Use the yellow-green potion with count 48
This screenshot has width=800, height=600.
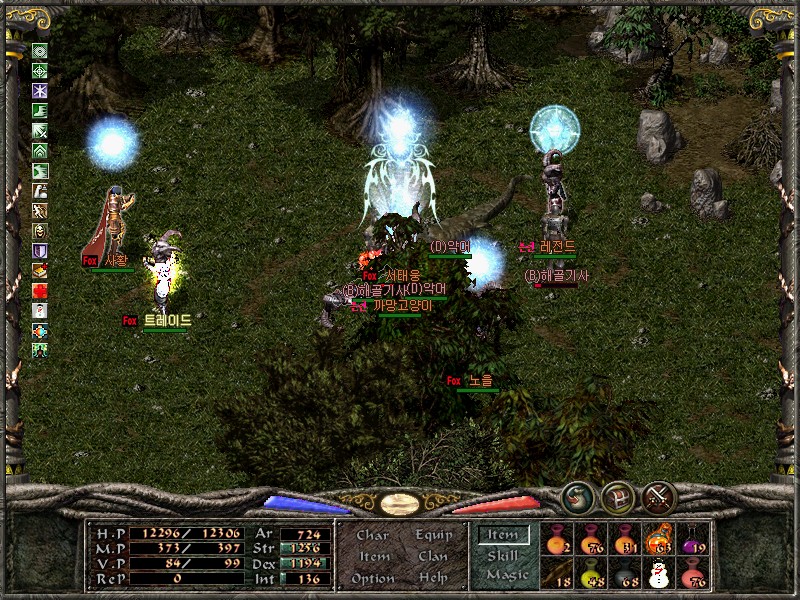[x=591, y=574]
